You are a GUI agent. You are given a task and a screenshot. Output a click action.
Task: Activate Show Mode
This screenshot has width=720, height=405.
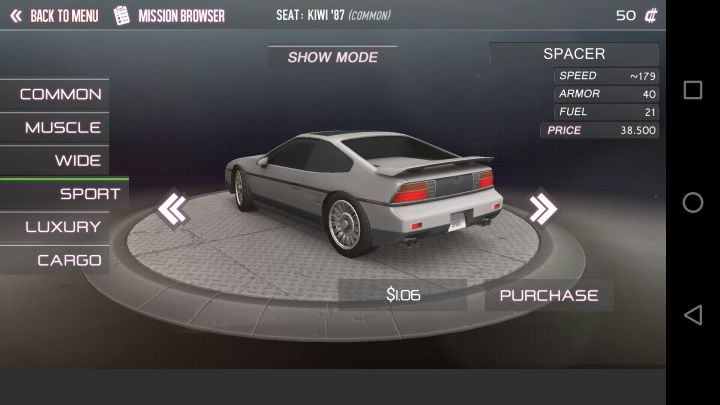pos(333,57)
